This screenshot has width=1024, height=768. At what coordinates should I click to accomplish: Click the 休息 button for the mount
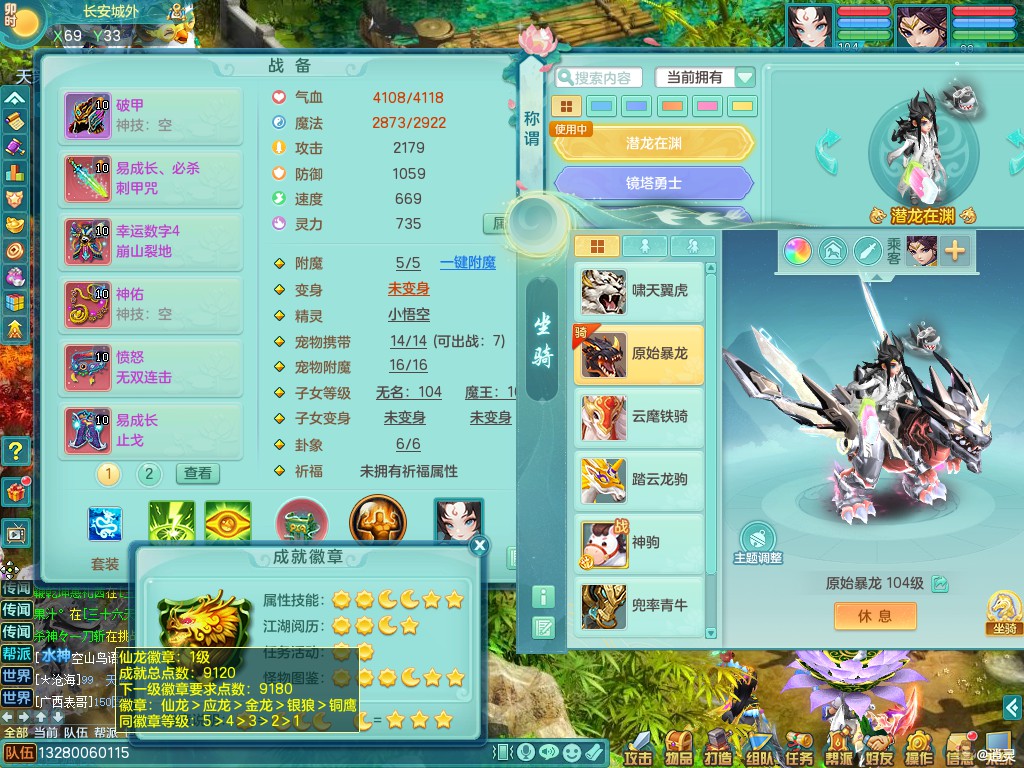(x=875, y=616)
